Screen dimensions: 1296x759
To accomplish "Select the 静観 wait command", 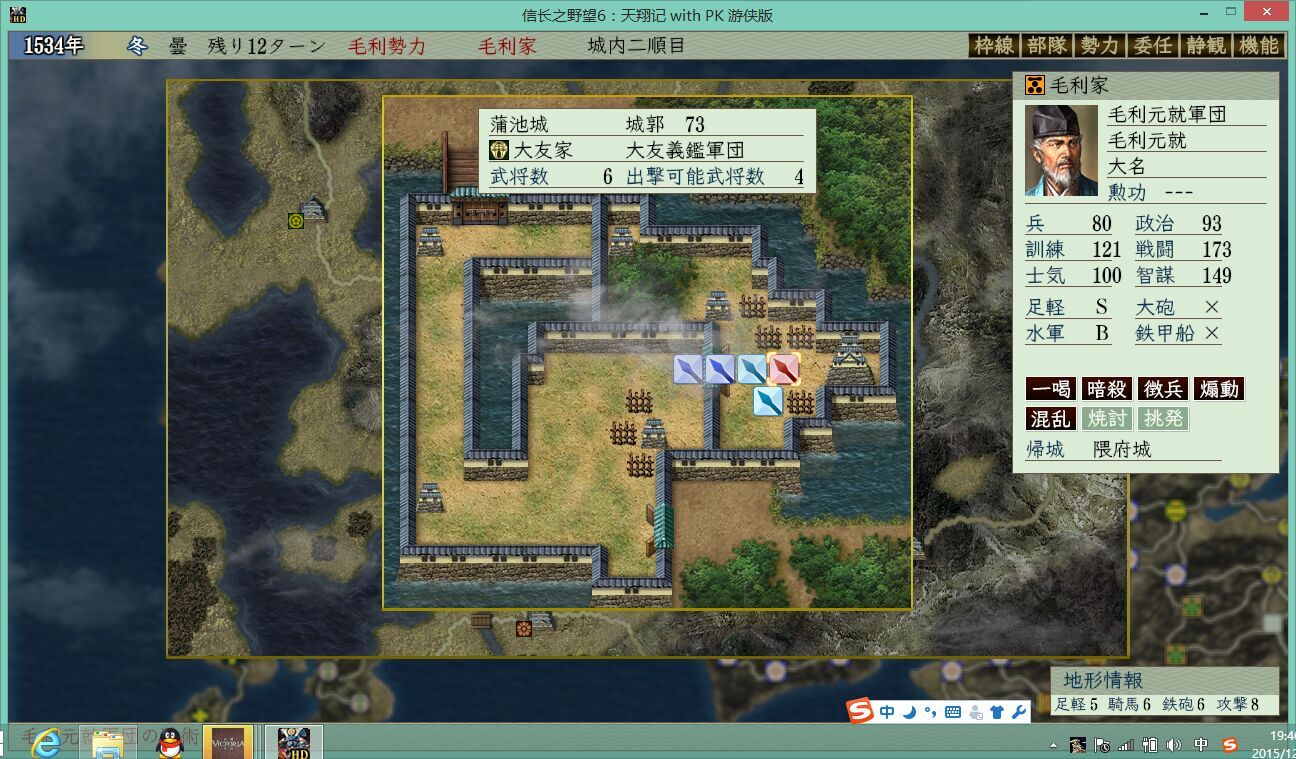I will [x=1205, y=45].
